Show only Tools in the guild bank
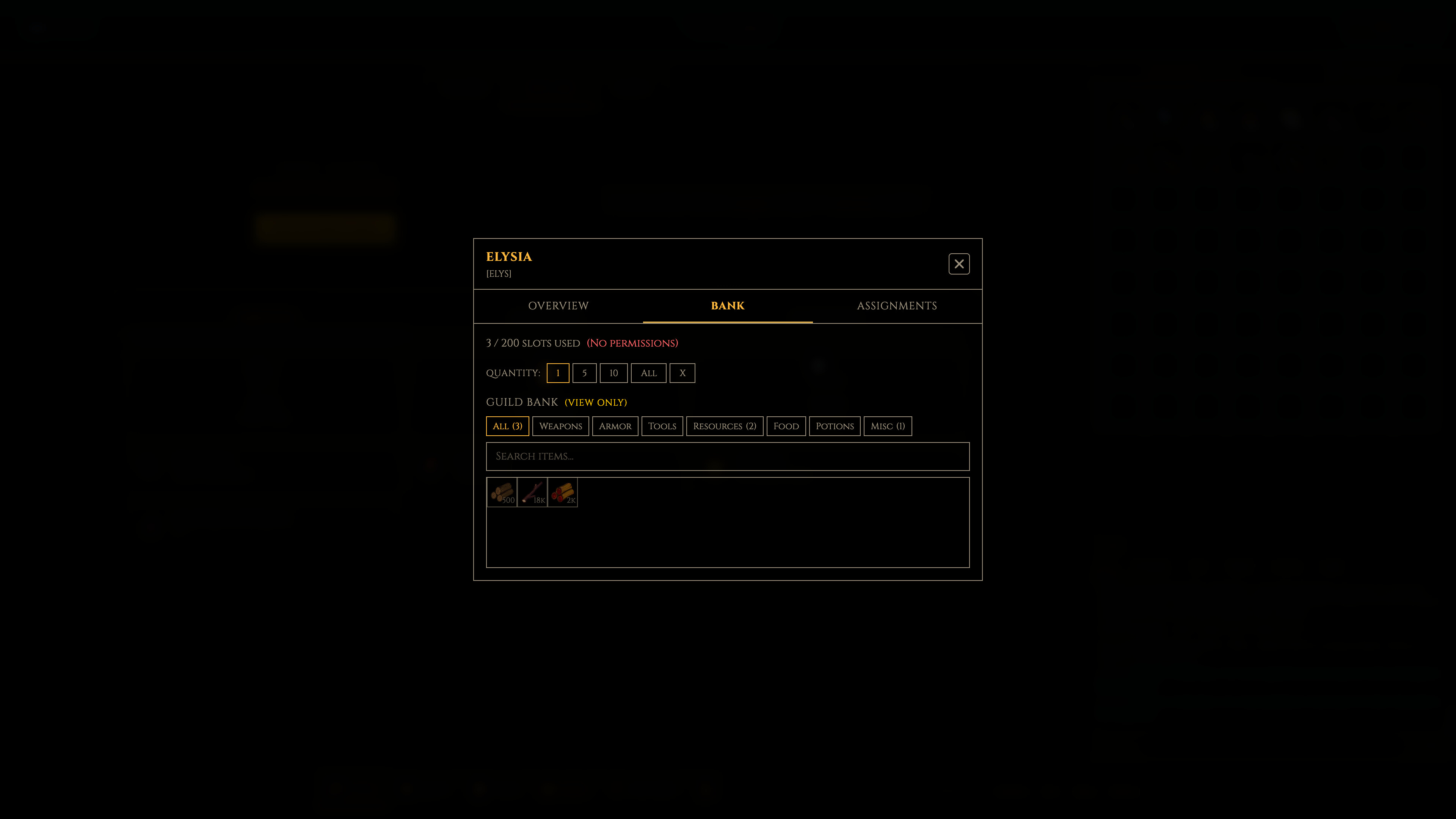The height and width of the screenshot is (819, 1456). click(x=662, y=425)
